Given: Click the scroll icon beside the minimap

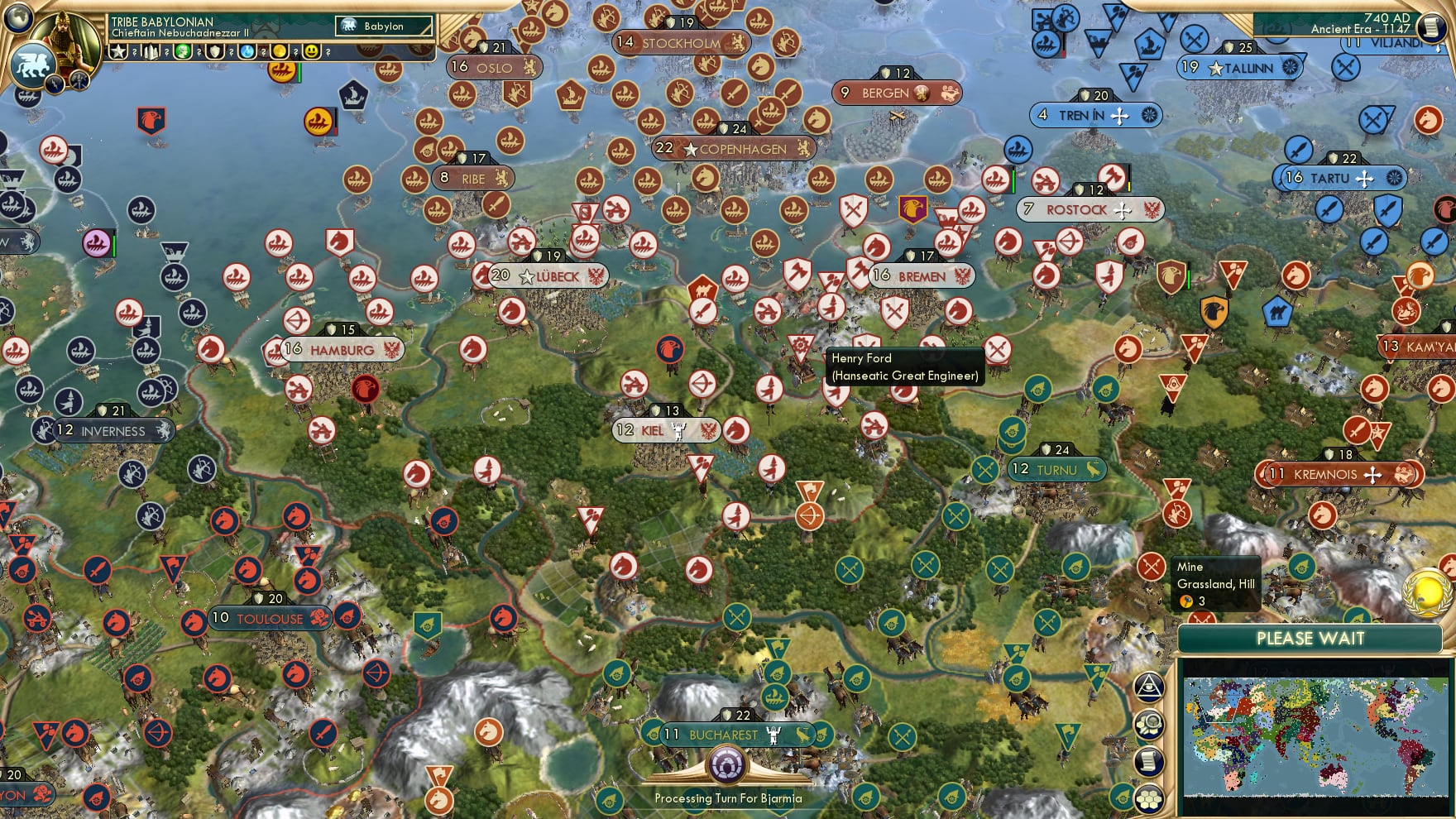Looking at the screenshot, I should (x=1149, y=762).
